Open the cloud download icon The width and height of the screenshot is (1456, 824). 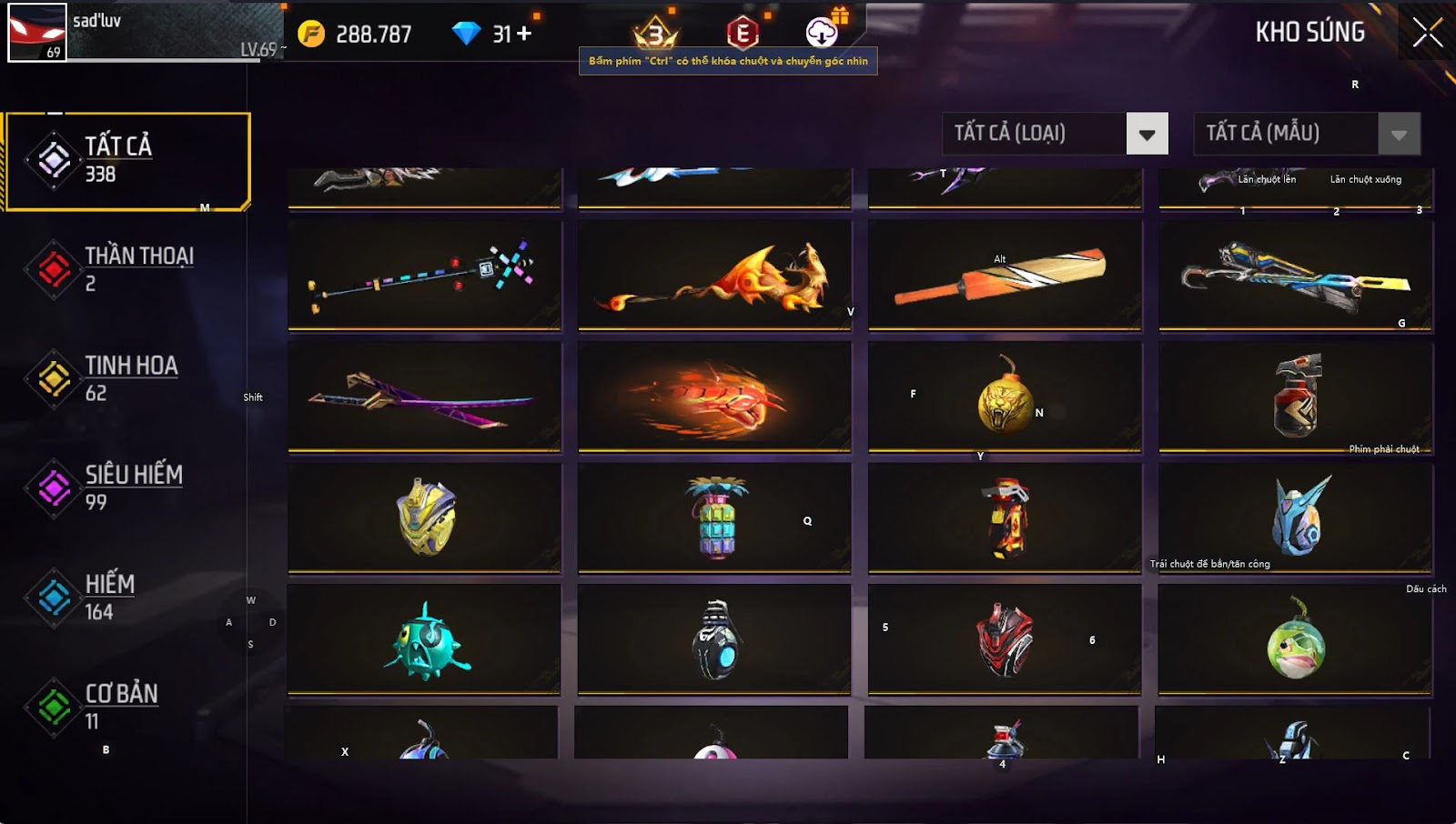(822, 34)
